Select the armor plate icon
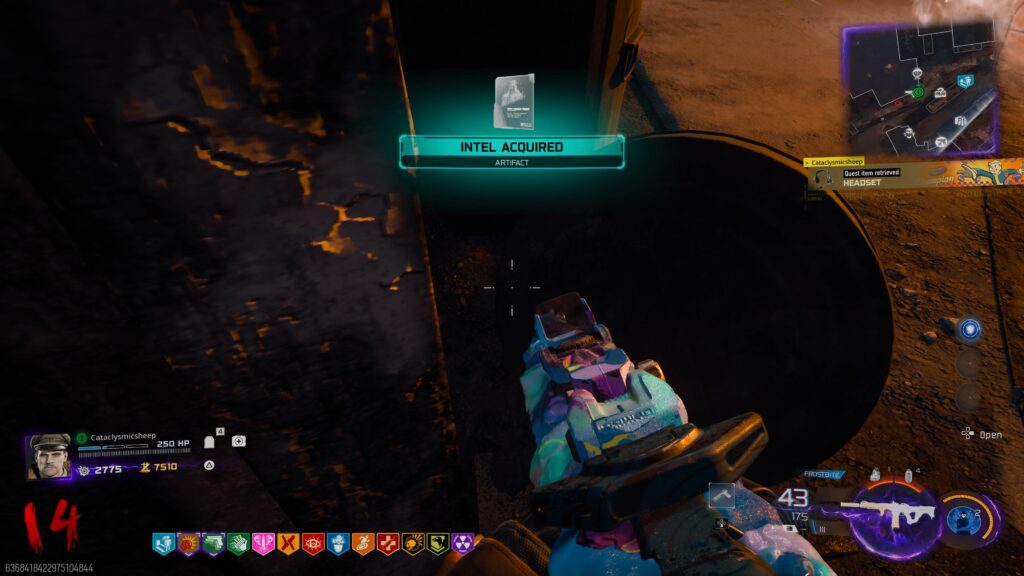Viewport: 1024px width, 576px height. (210, 441)
